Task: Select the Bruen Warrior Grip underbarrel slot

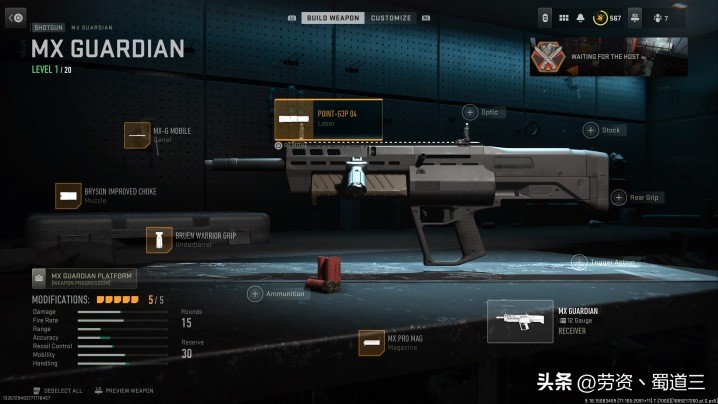Action: pos(159,240)
